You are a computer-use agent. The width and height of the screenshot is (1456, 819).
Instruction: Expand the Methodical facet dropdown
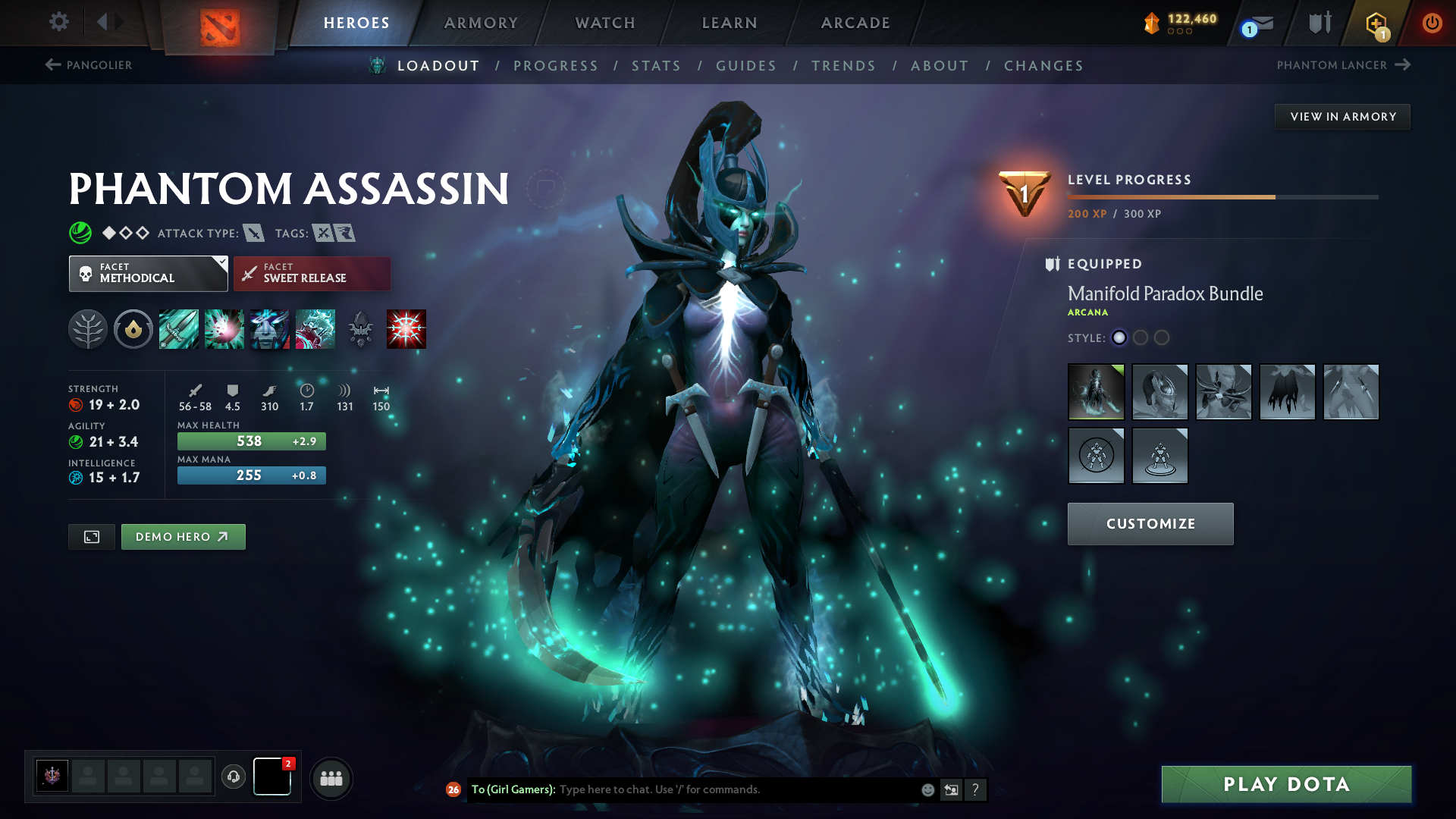[x=148, y=273]
